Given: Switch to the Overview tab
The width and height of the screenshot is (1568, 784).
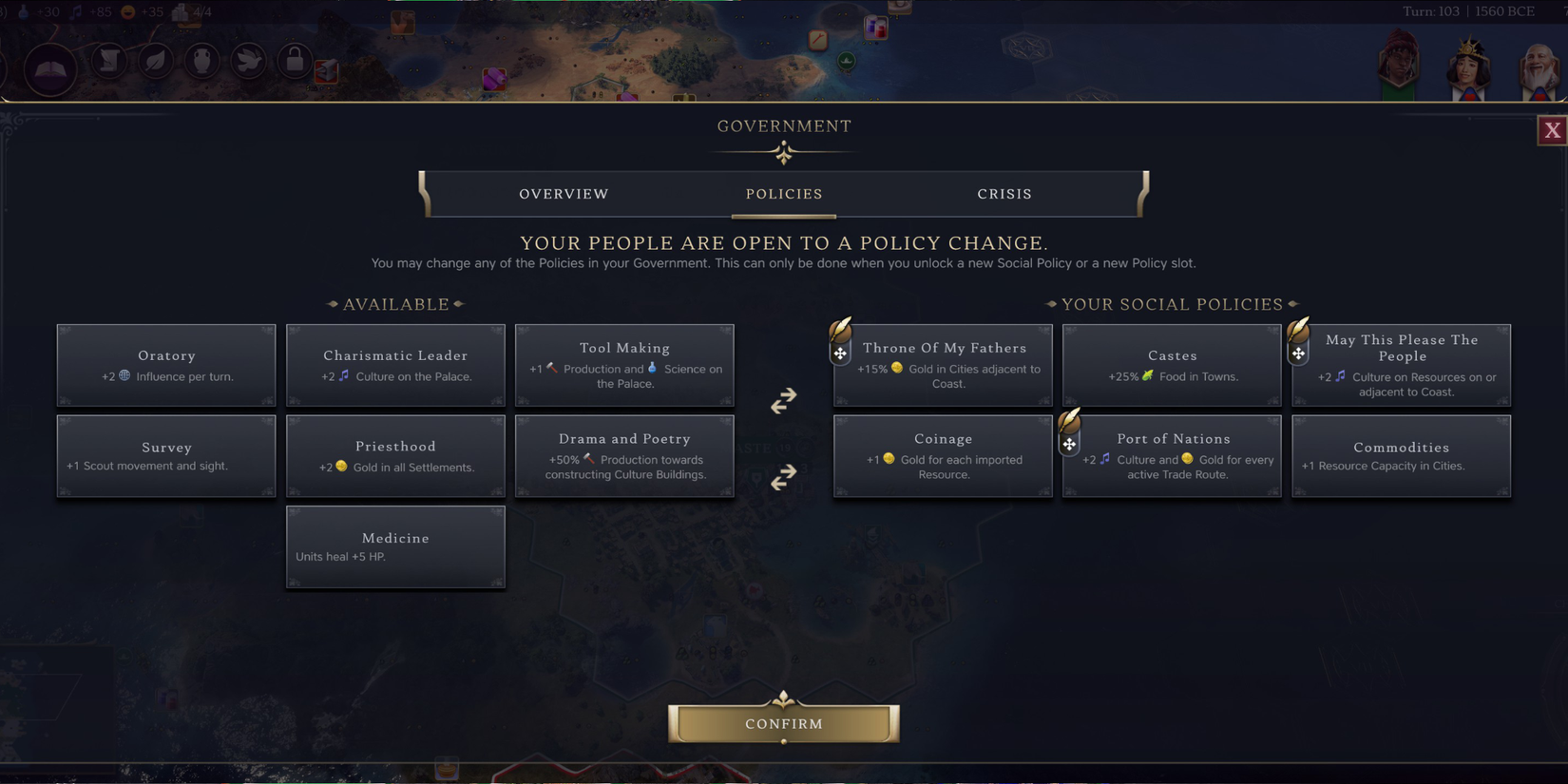Looking at the screenshot, I should 563,194.
